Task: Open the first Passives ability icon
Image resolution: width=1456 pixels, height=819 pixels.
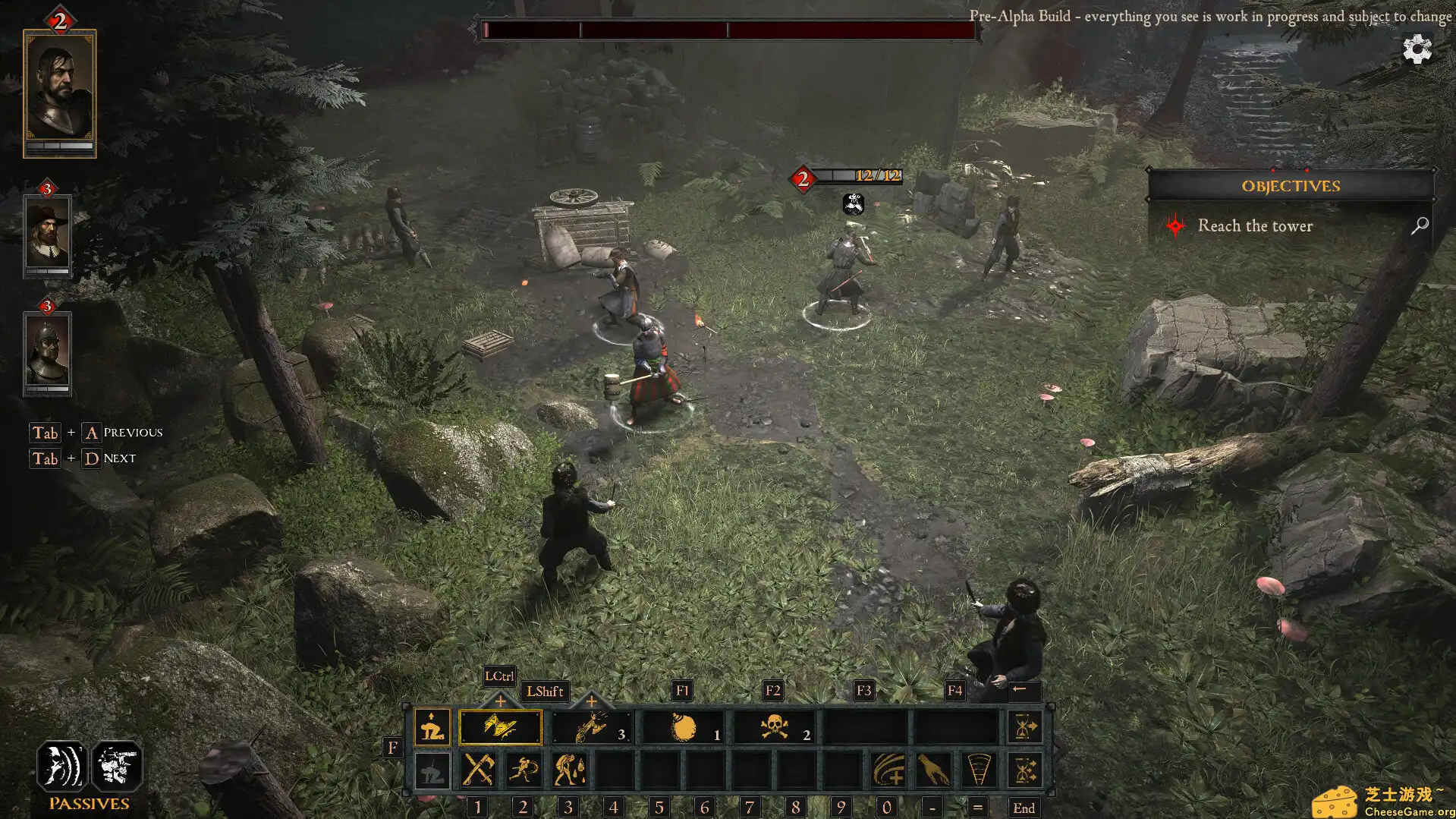Action: (x=61, y=767)
